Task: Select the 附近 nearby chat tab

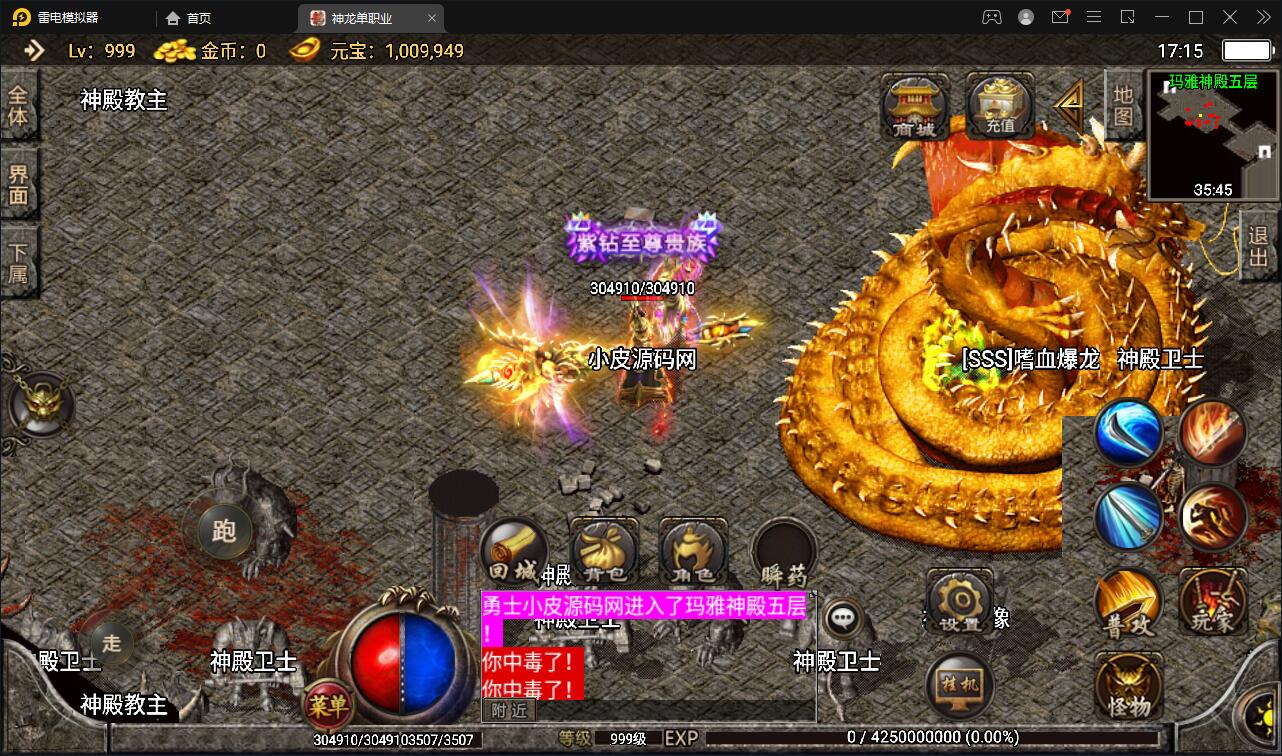Action: pos(508,710)
